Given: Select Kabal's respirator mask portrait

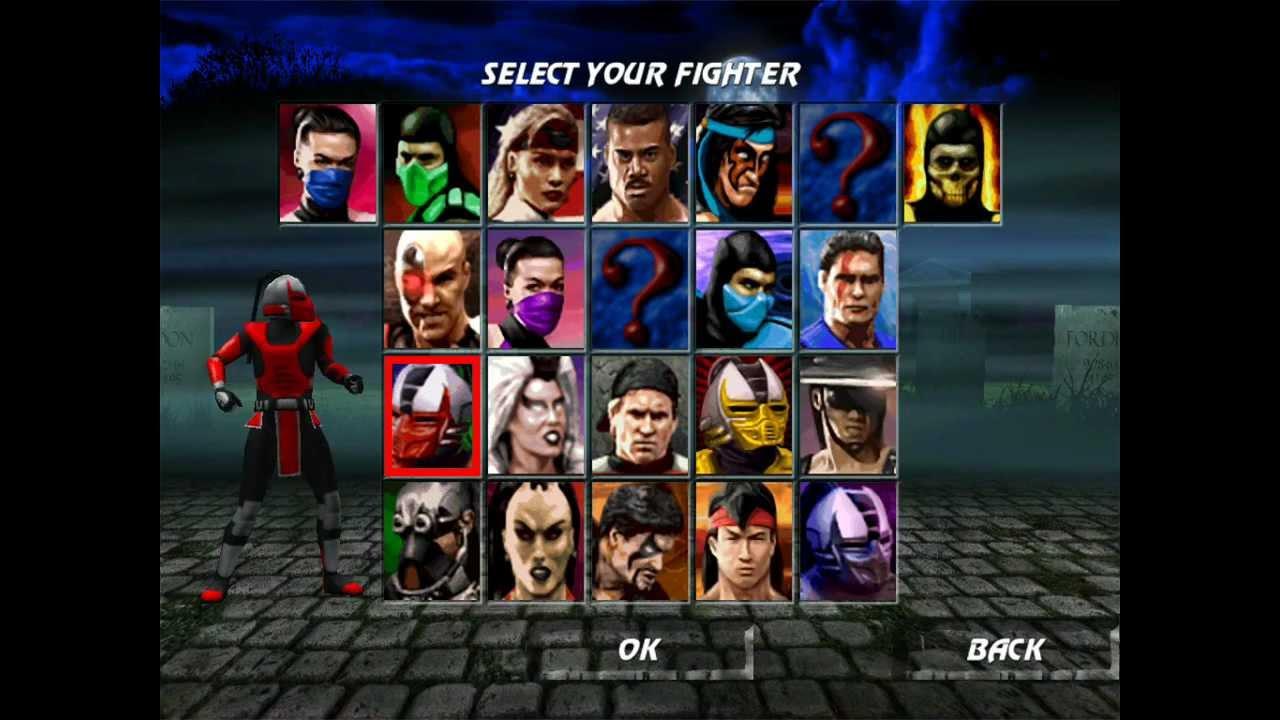Looking at the screenshot, I should 433,541.
